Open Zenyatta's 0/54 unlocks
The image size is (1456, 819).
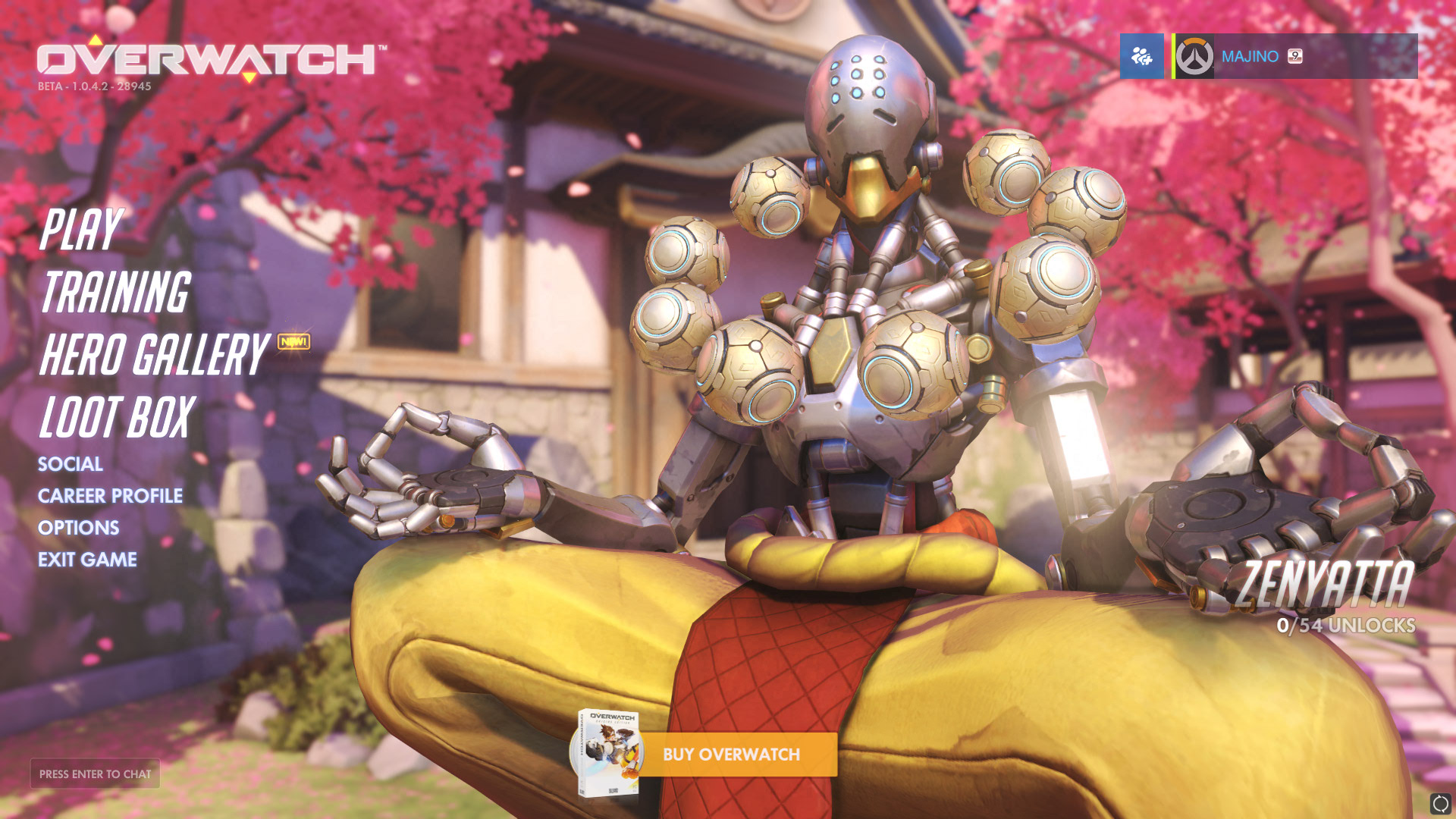pyautogui.click(x=1345, y=626)
